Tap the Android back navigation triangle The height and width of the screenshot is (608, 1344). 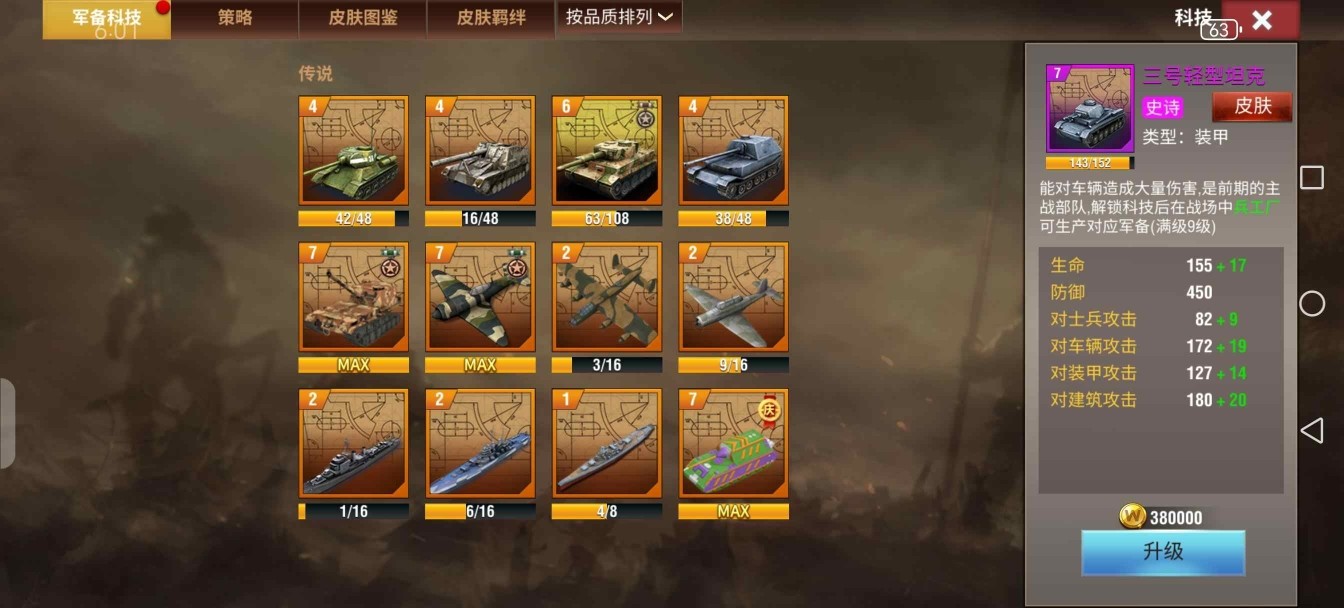pyautogui.click(x=1311, y=431)
